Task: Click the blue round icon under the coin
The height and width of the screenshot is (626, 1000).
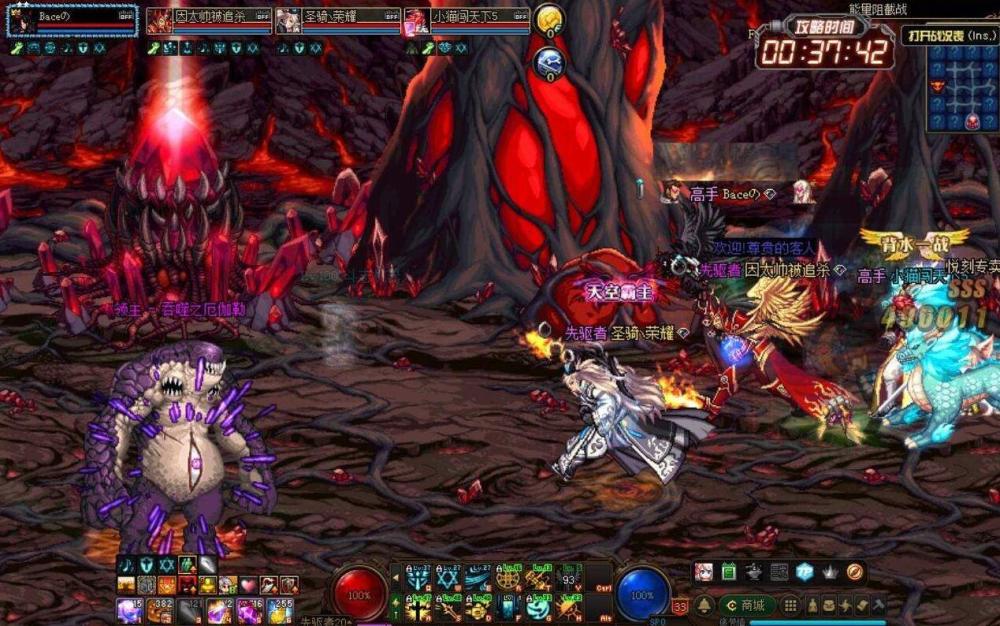Action: click(x=548, y=63)
